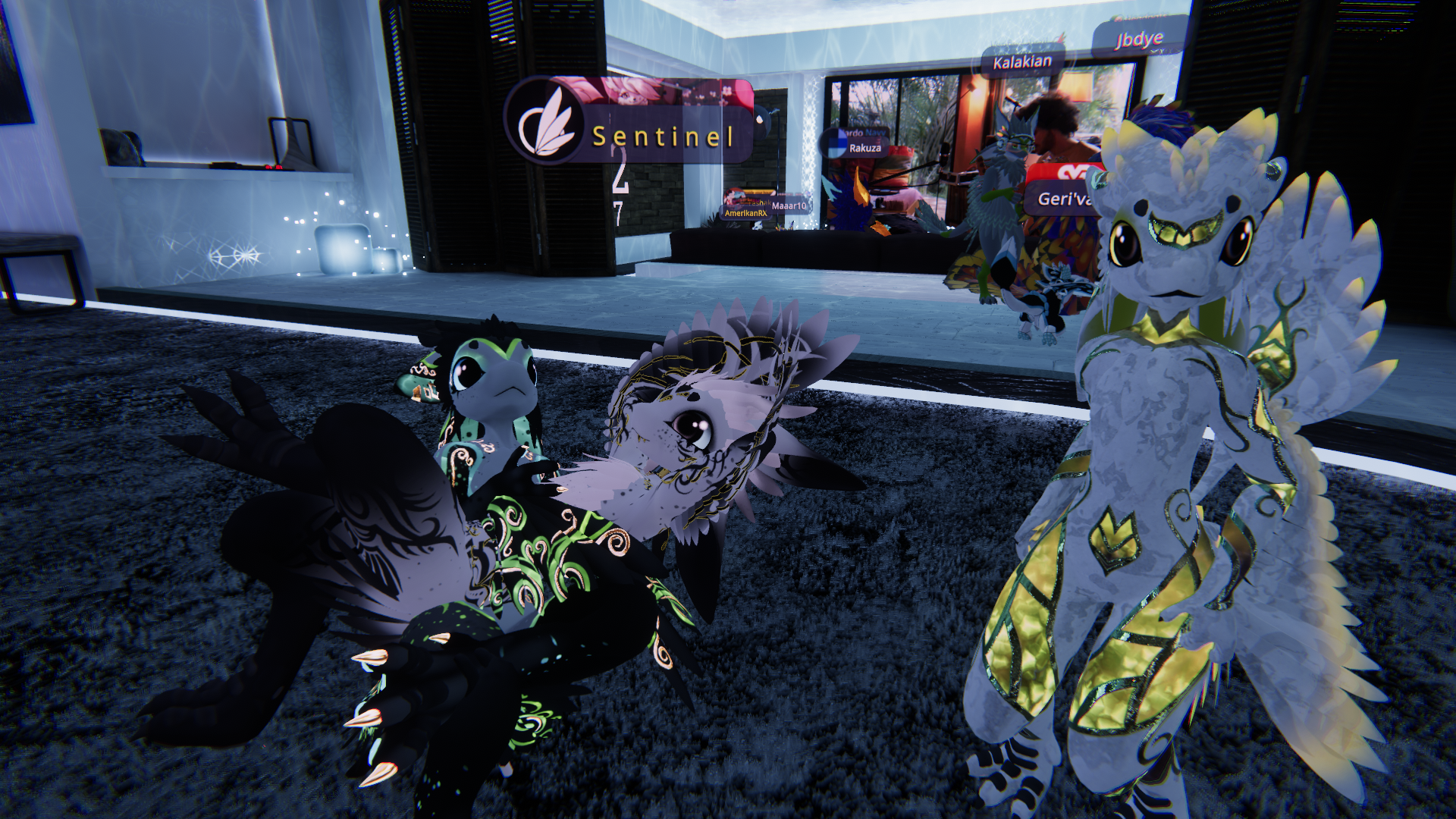Select the Geri'va nameplate

[1064, 199]
